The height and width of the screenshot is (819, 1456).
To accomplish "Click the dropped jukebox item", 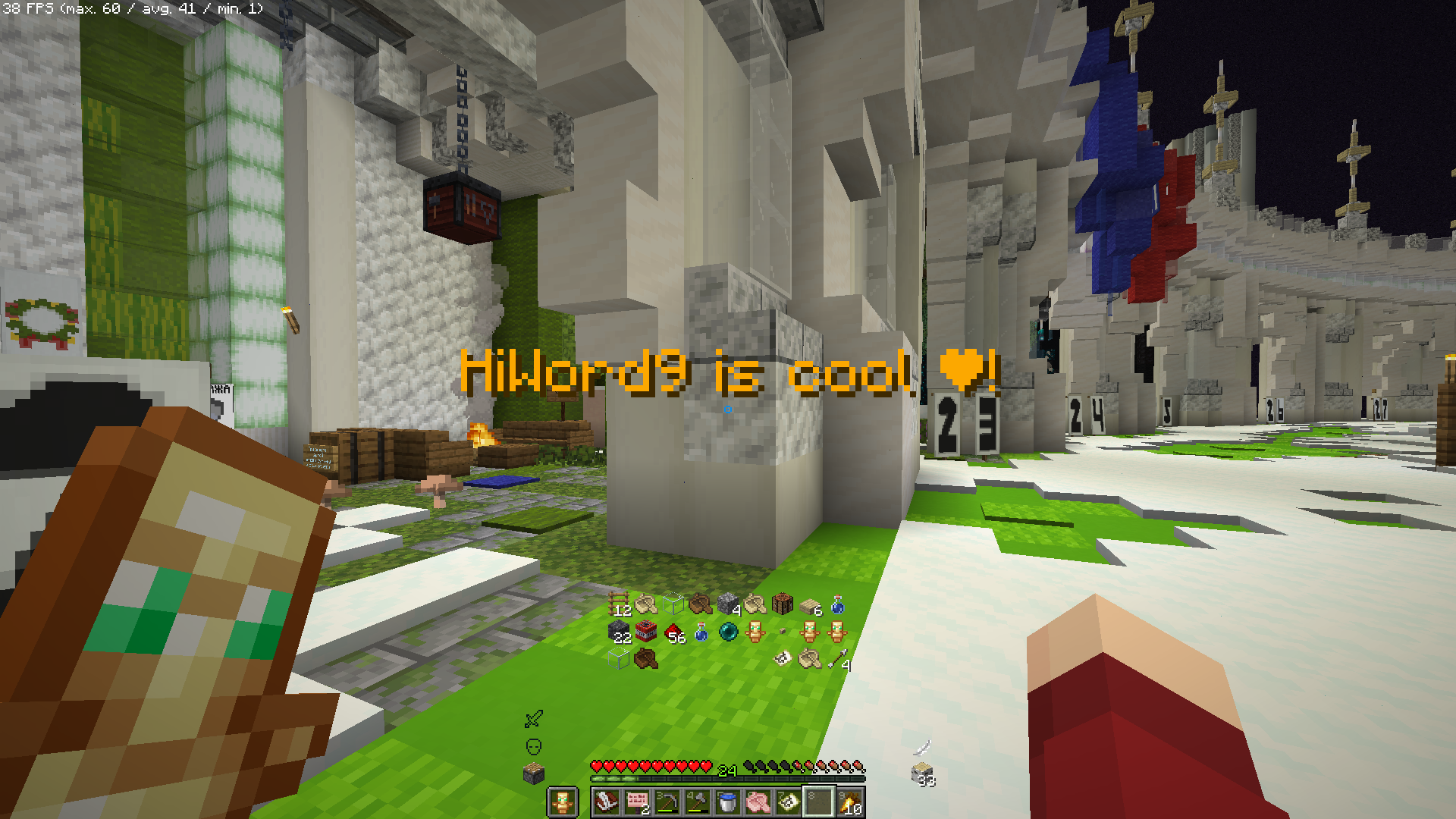I will 781,603.
